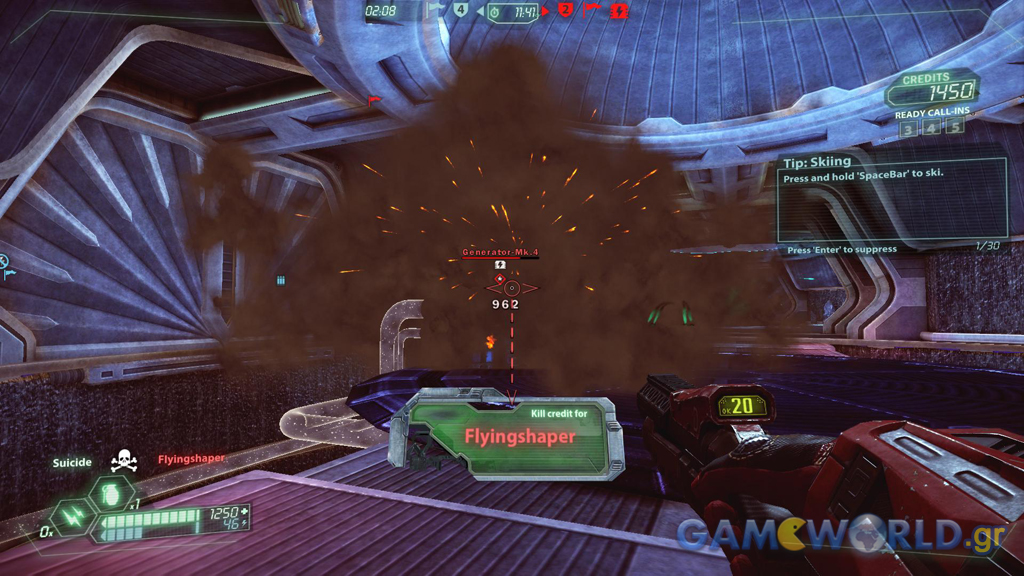Choose call-in slot 5

click(955, 128)
